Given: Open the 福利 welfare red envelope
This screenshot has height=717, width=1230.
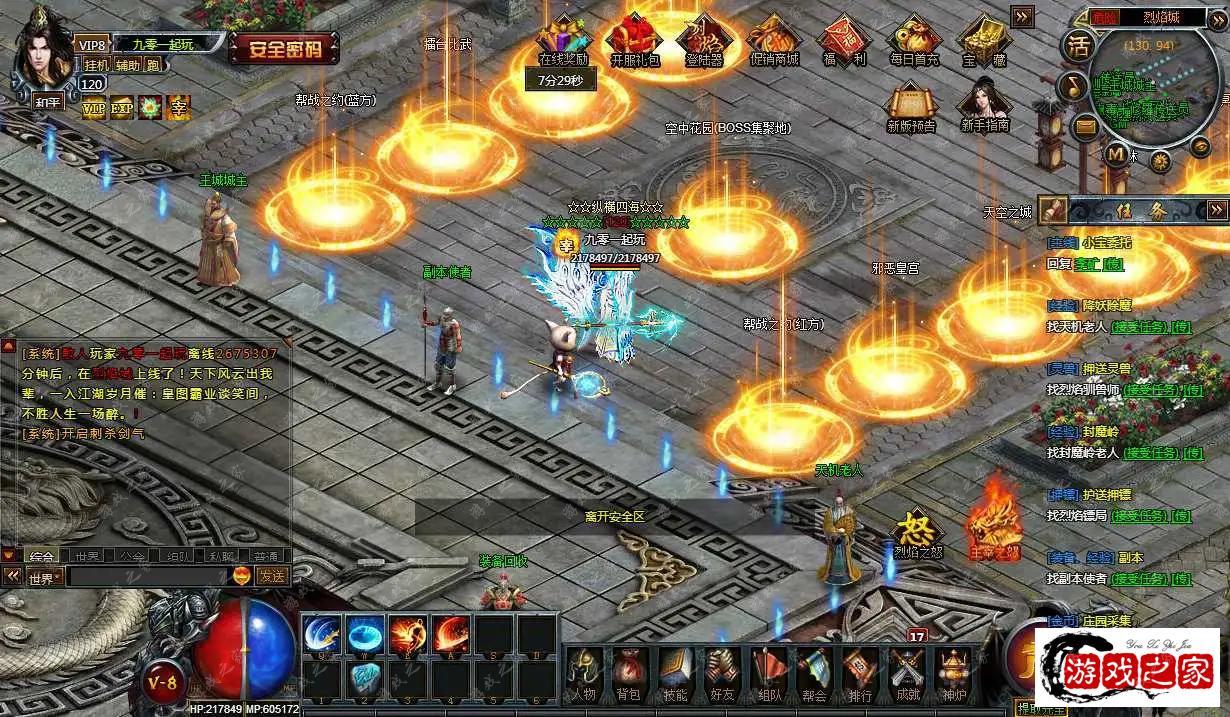Looking at the screenshot, I should coord(844,40).
